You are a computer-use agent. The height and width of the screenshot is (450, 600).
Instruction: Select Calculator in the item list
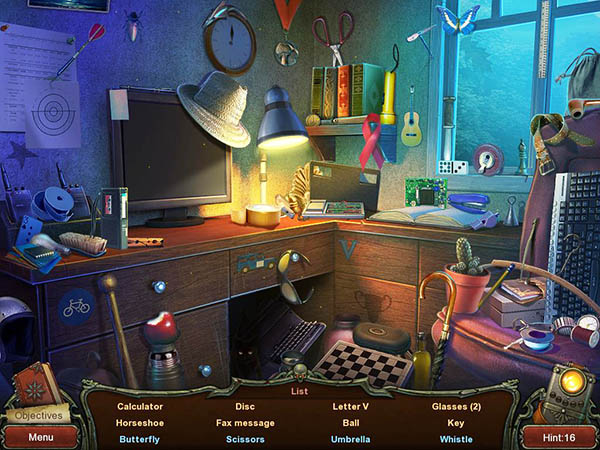139,407
